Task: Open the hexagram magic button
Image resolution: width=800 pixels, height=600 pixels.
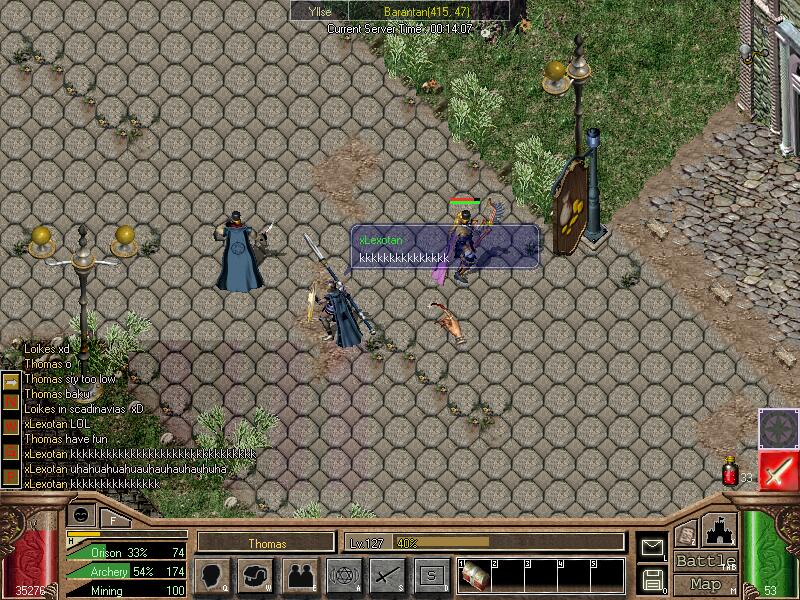Action: [343, 575]
